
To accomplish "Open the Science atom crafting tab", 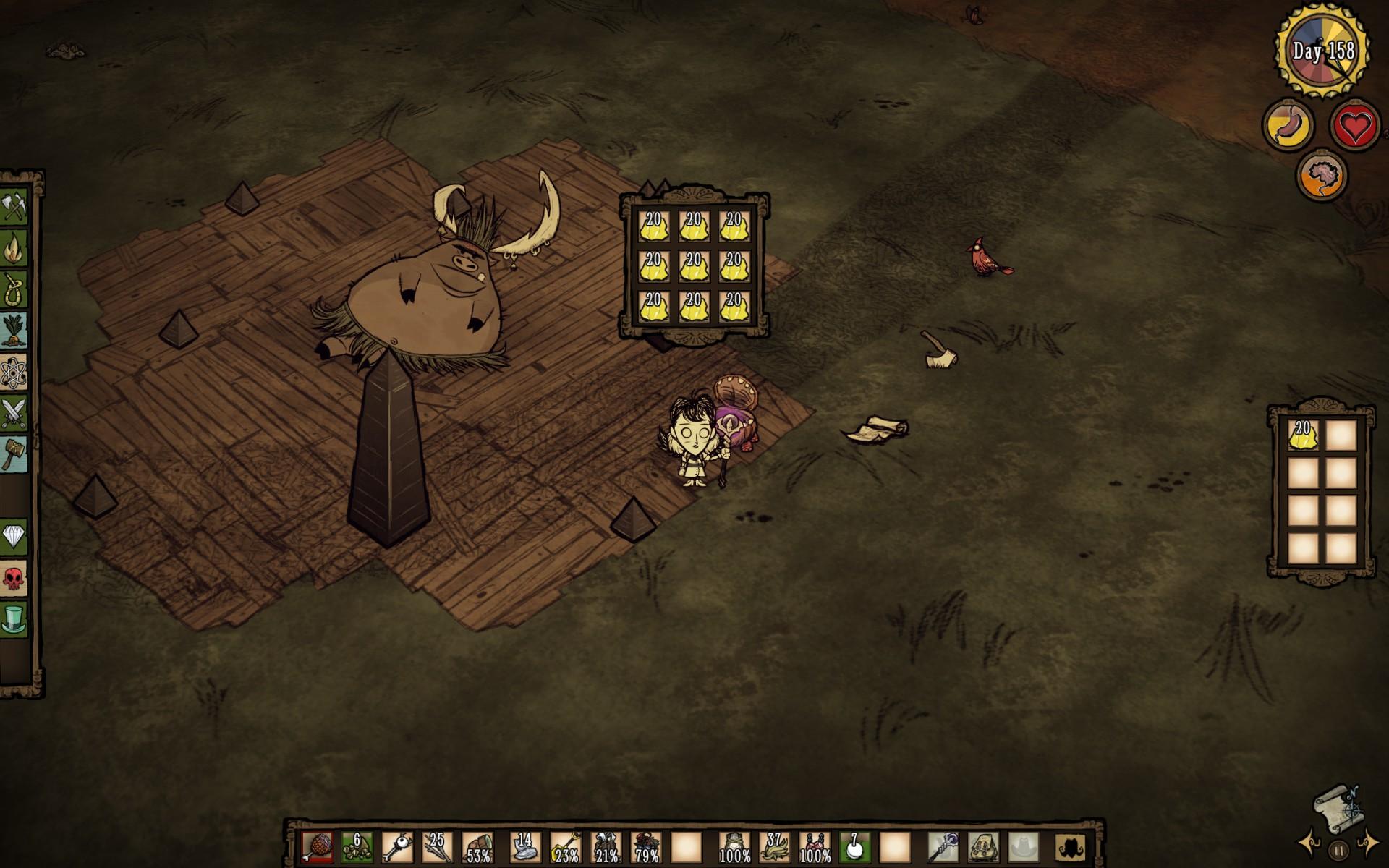I will click(14, 373).
